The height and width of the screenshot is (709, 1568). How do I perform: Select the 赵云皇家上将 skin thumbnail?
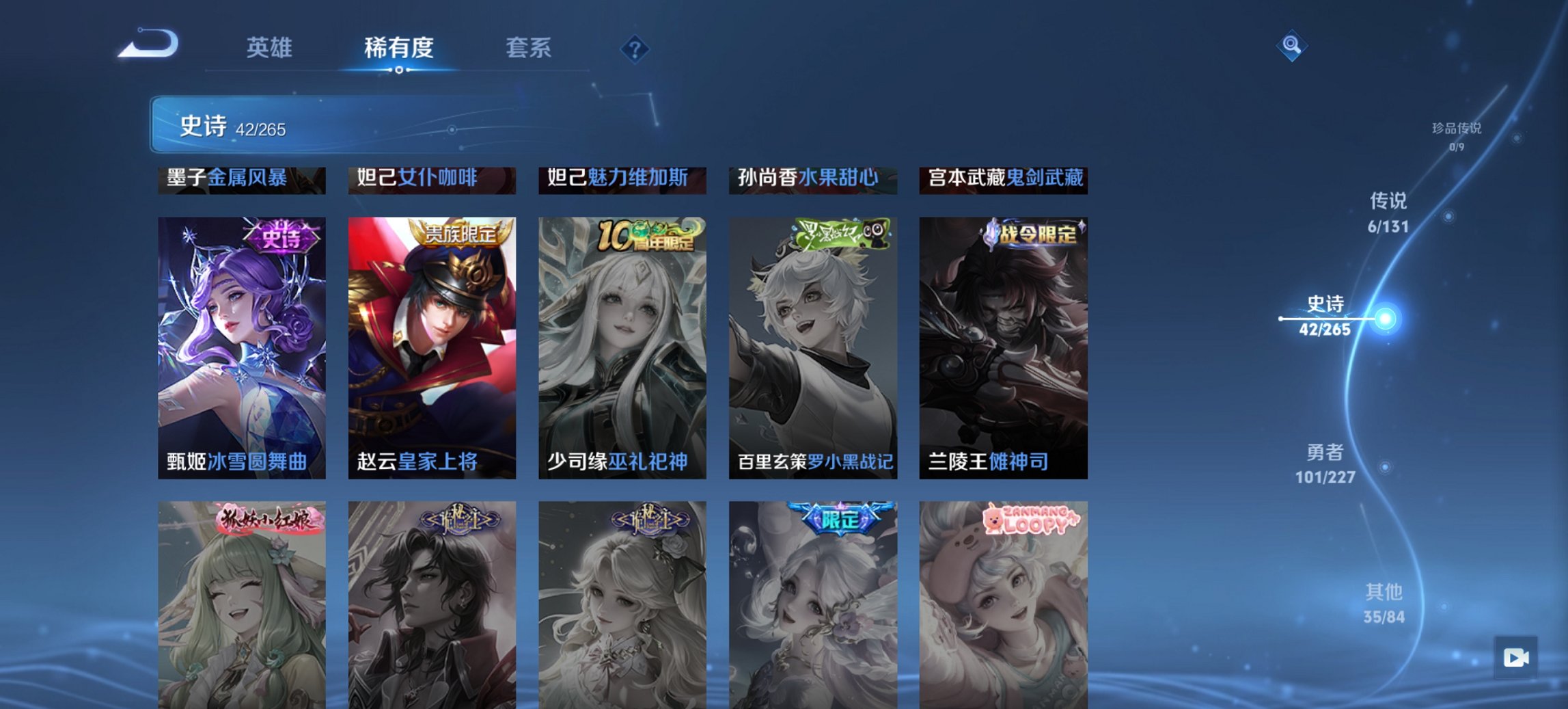(431, 345)
